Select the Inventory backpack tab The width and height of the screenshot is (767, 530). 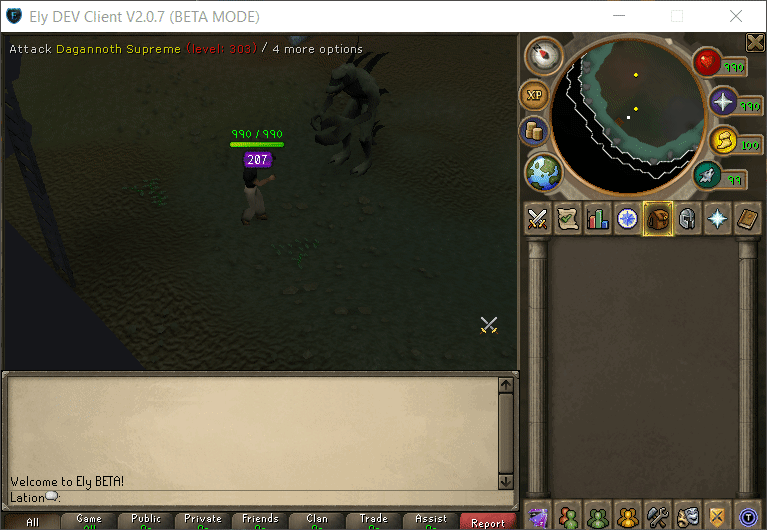[x=657, y=218]
